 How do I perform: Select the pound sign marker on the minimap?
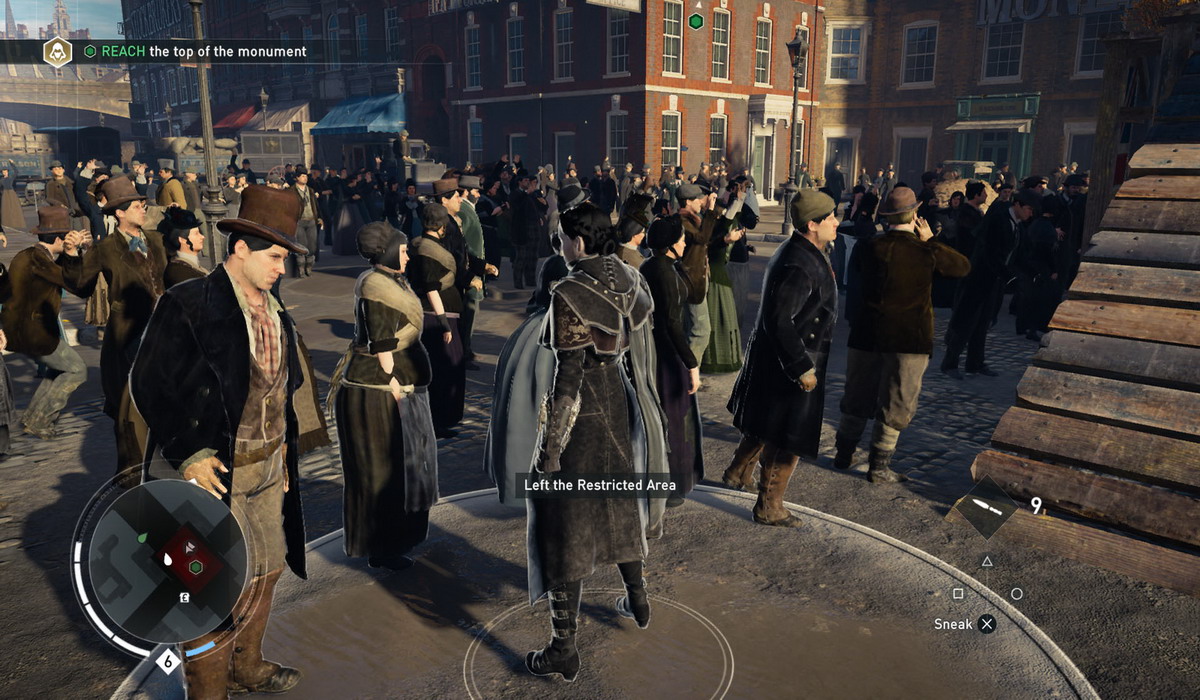pos(185,598)
